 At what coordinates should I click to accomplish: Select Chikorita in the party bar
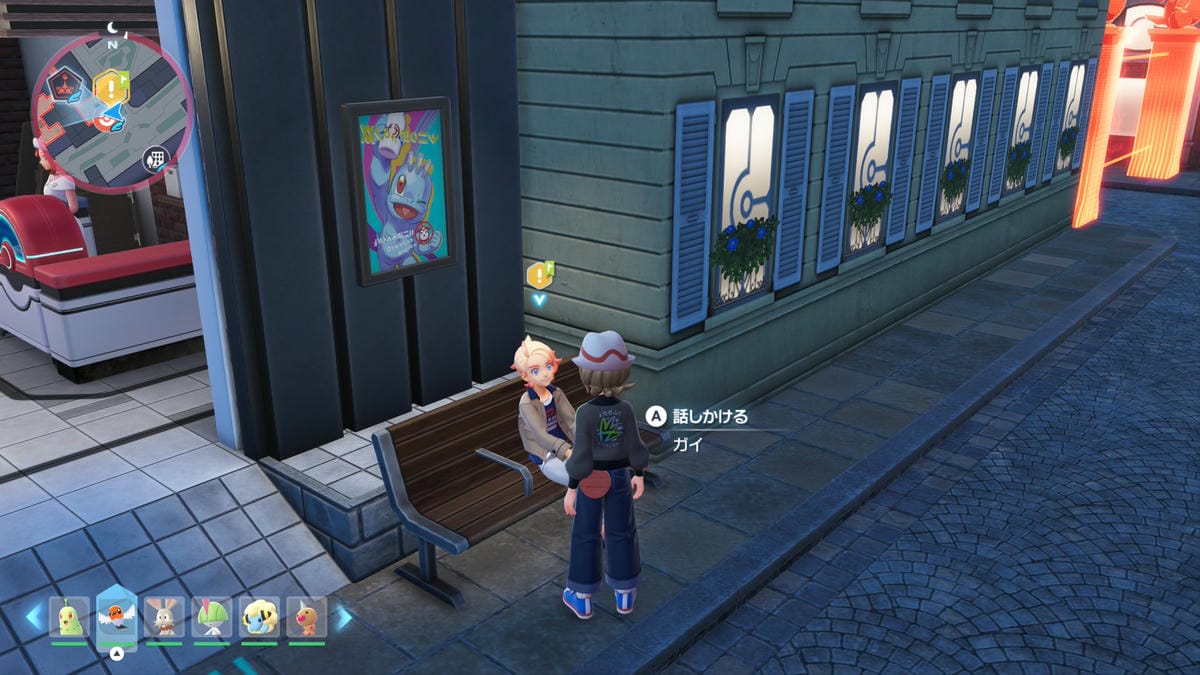pos(70,617)
